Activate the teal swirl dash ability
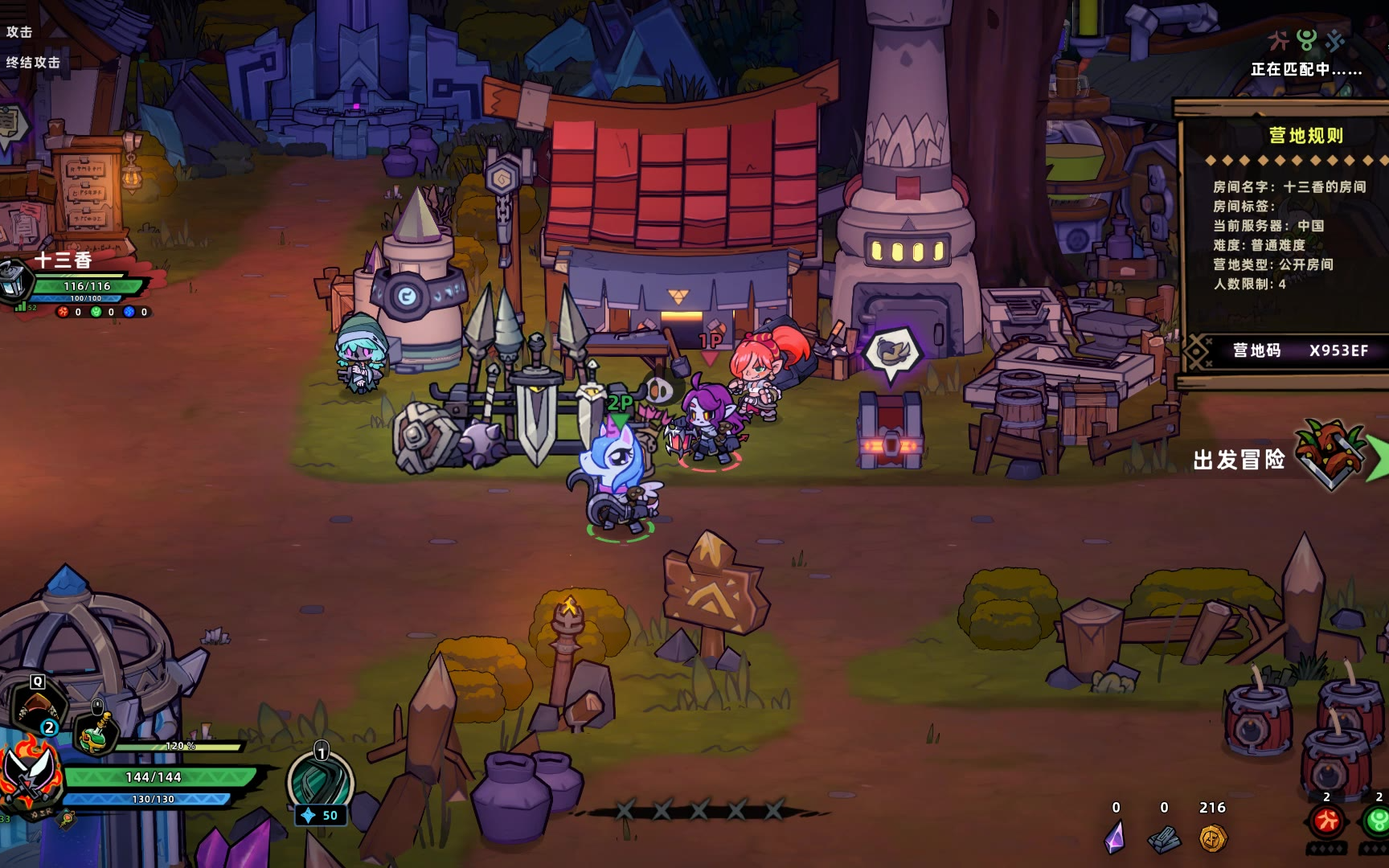The width and height of the screenshot is (1389, 868). tap(321, 782)
